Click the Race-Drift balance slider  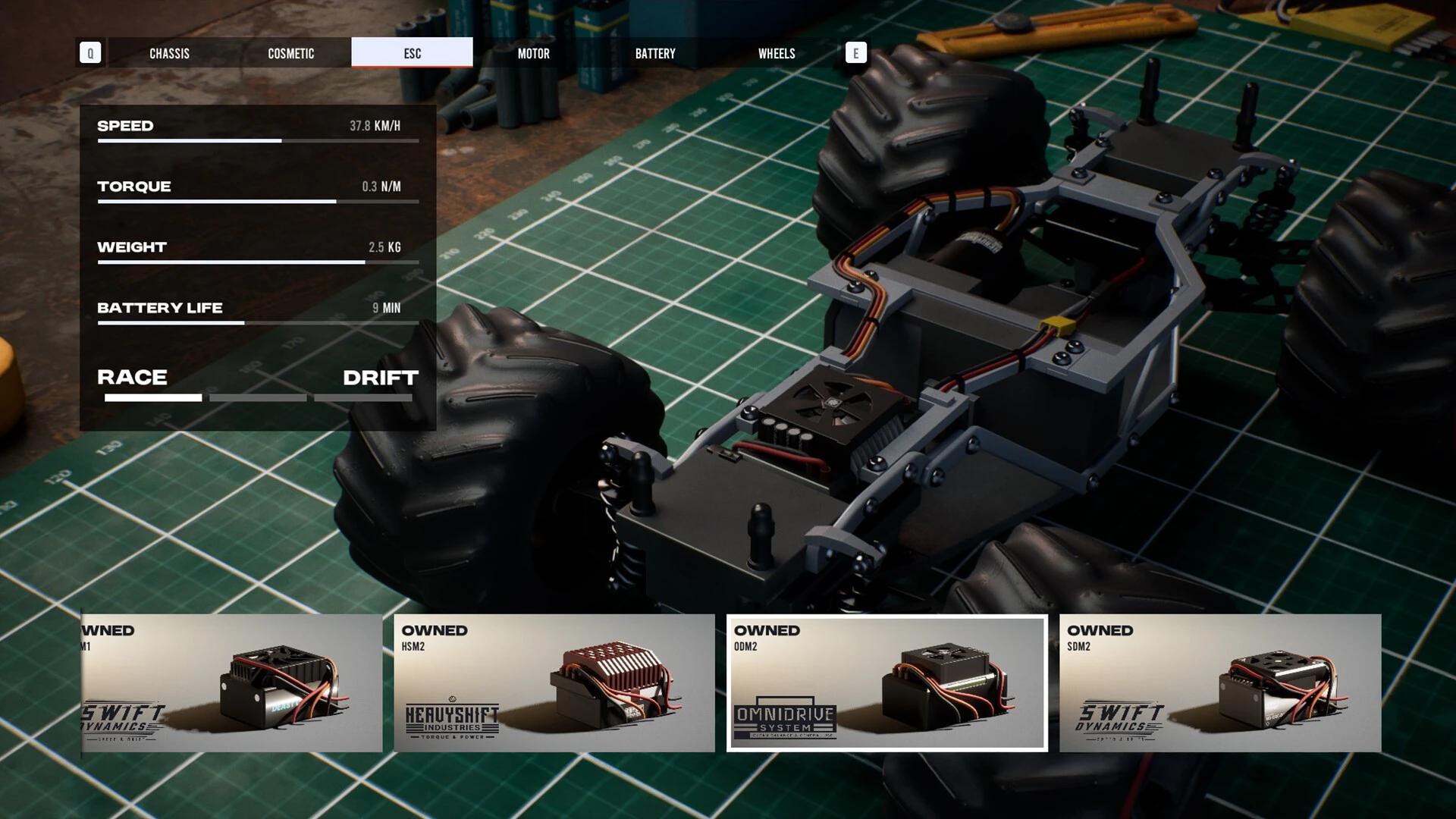coord(258,397)
